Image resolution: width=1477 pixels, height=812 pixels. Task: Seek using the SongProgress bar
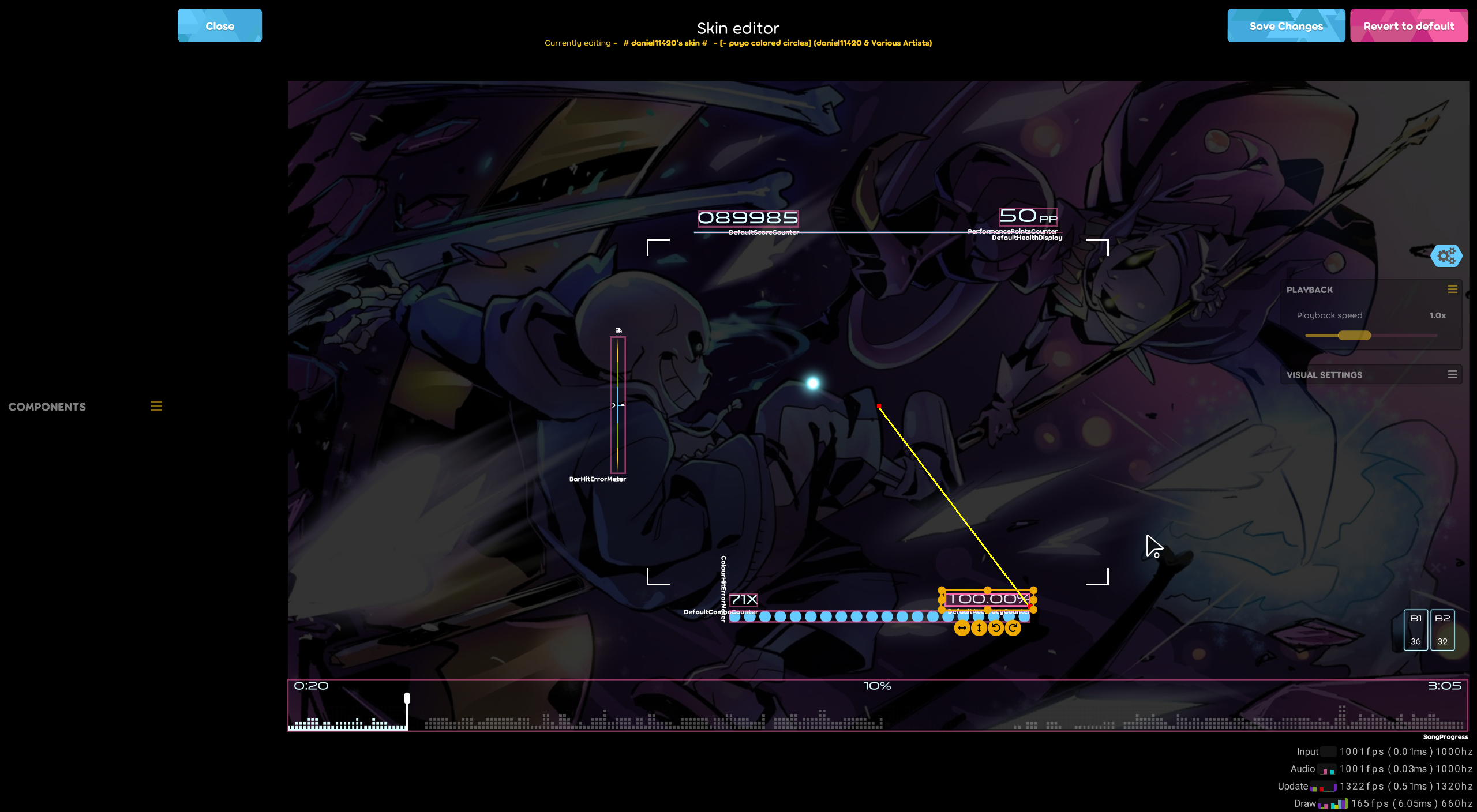[x=877, y=705]
